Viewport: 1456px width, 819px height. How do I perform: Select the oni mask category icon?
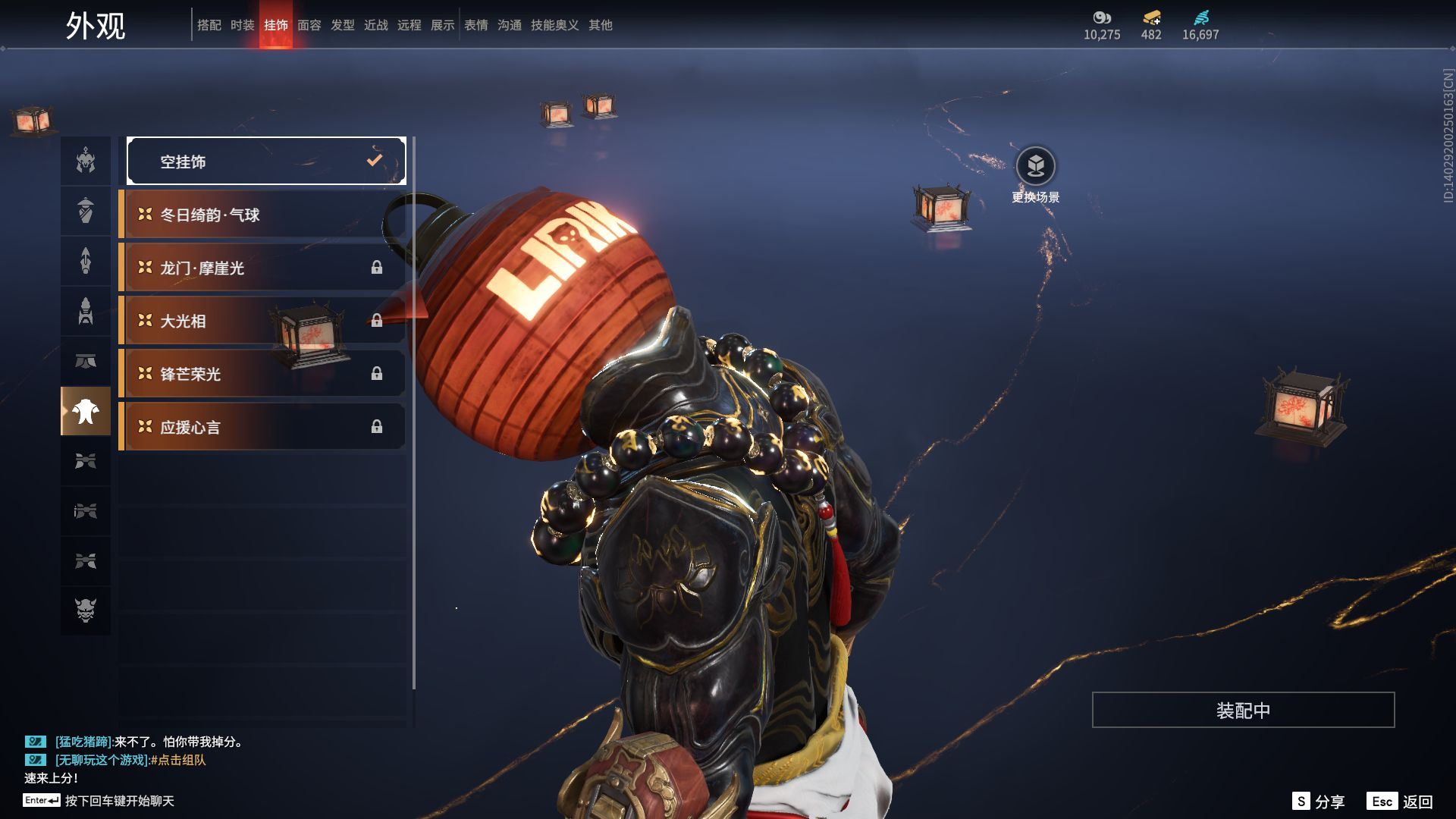click(86, 610)
